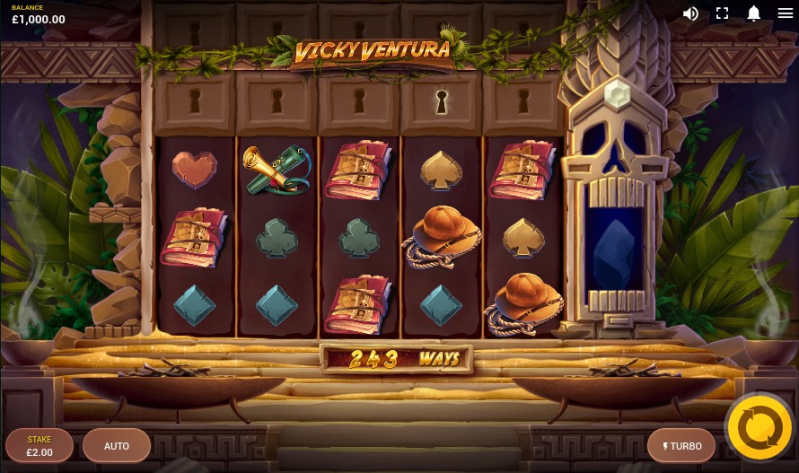Switch to fullscreen mode
The height and width of the screenshot is (473, 799).
(x=722, y=13)
